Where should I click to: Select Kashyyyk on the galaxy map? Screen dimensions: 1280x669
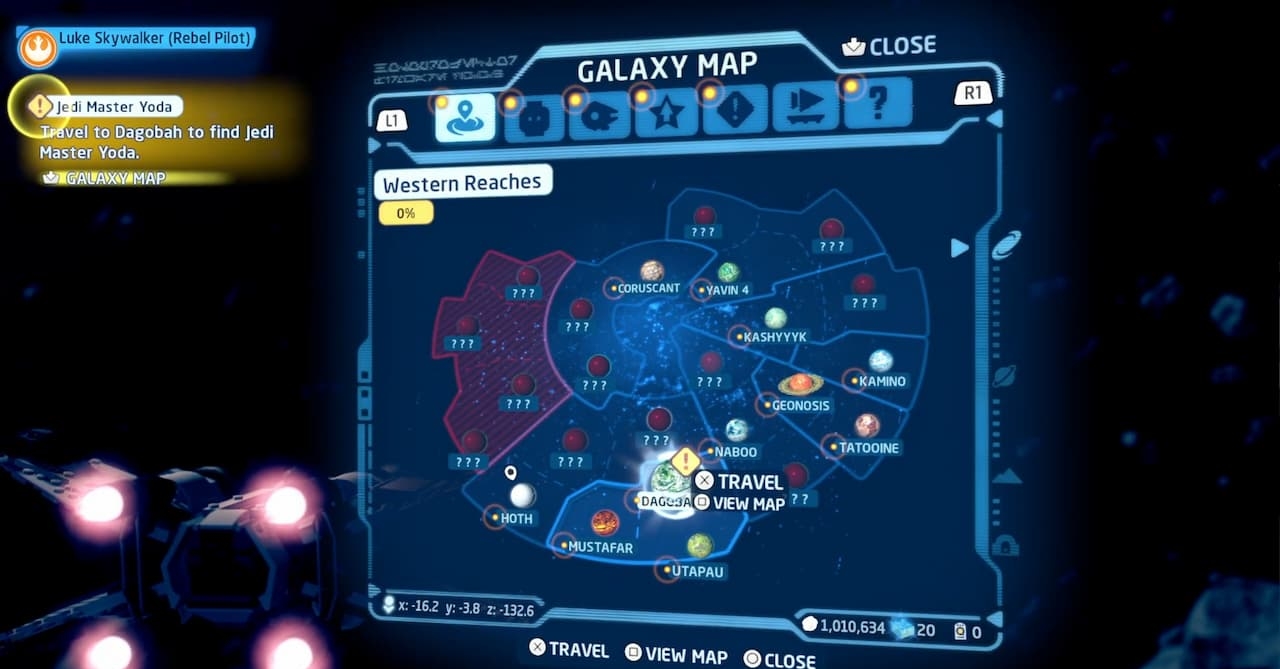pos(776,319)
